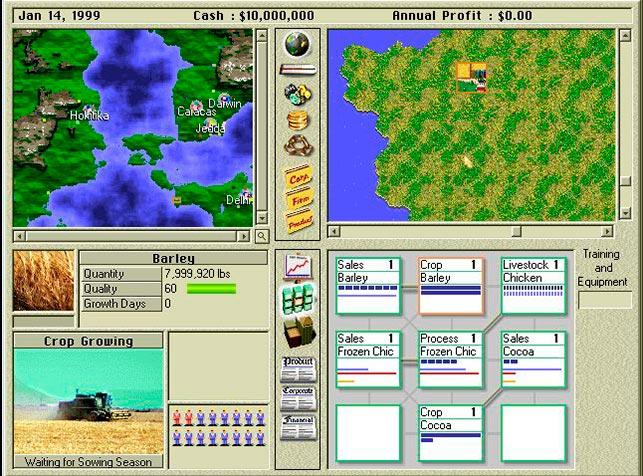
Task: Click the magnifying glass map zoom button
Action: tap(262, 236)
